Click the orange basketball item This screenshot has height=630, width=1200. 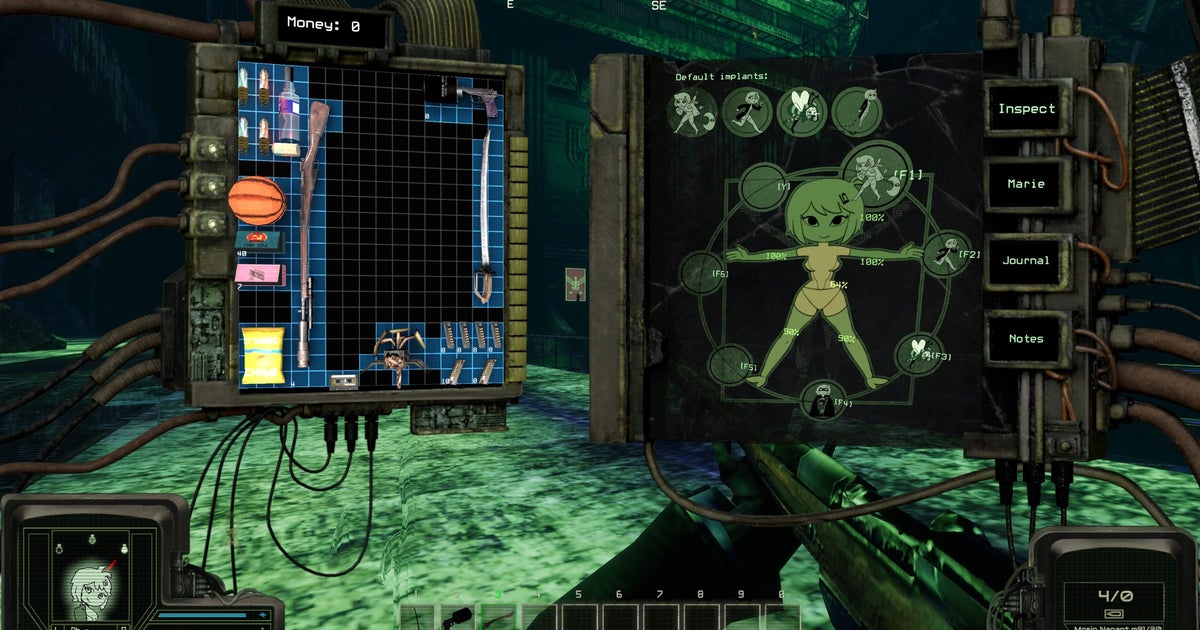coord(257,201)
